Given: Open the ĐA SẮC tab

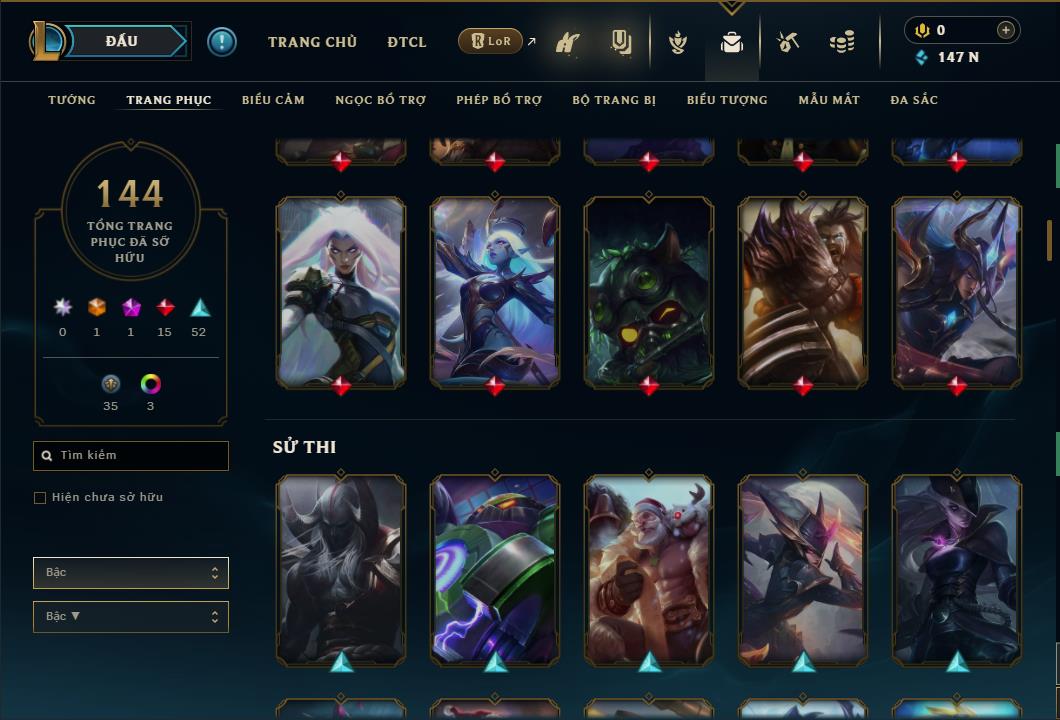Looking at the screenshot, I should pyautogui.click(x=914, y=100).
